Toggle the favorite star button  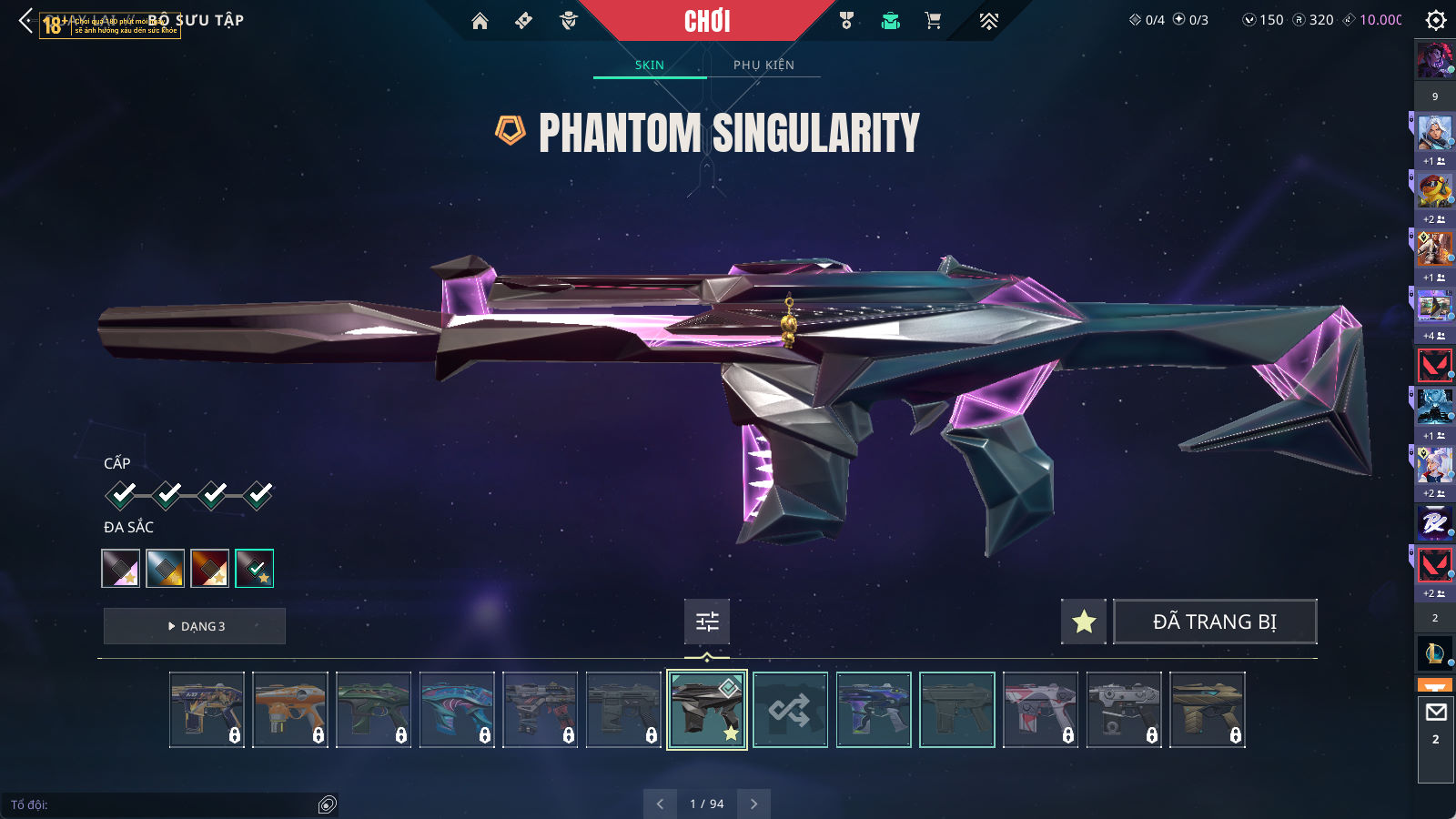(1083, 622)
